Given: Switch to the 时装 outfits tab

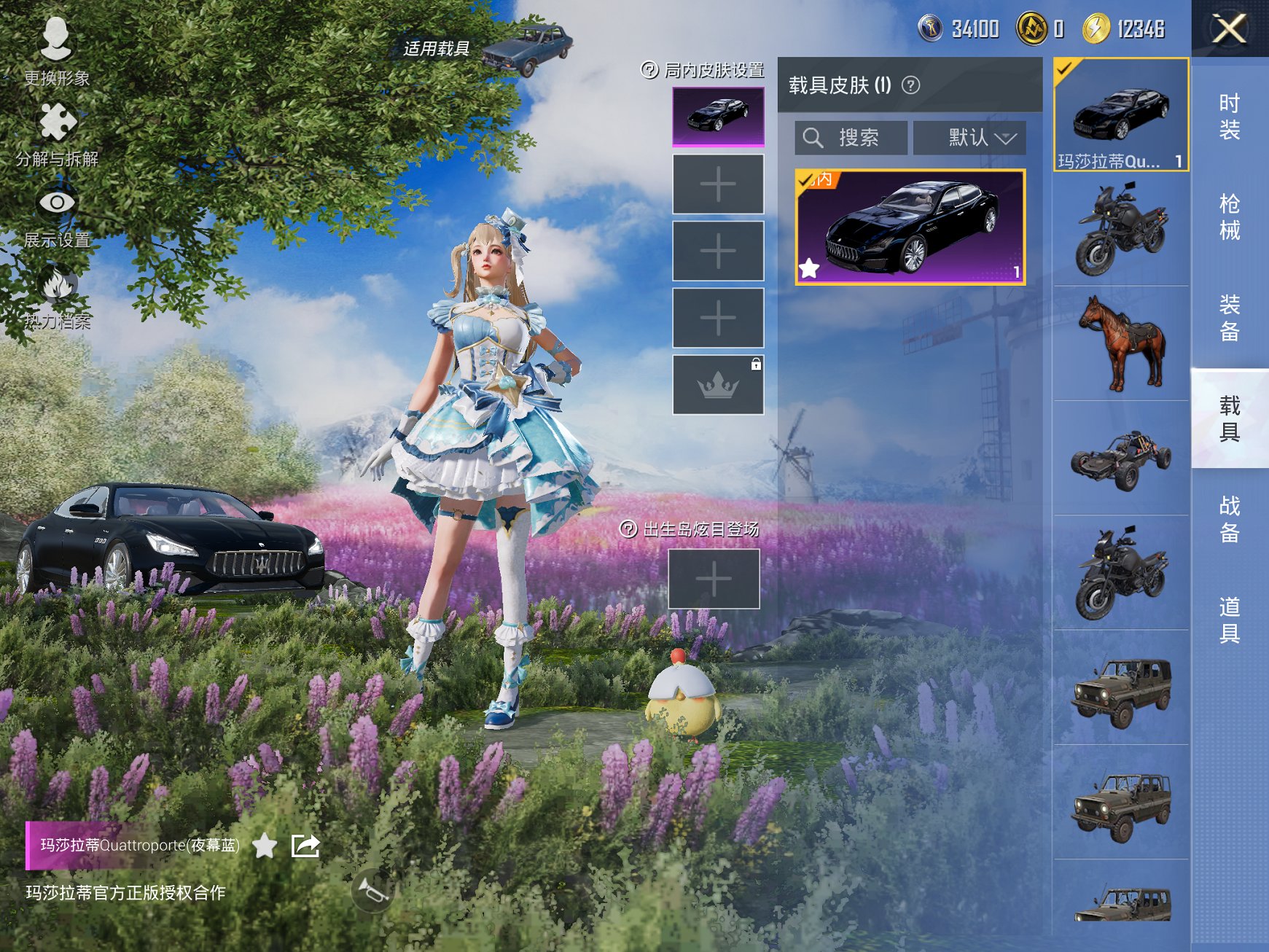Looking at the screenshot, I should 1229,117.
